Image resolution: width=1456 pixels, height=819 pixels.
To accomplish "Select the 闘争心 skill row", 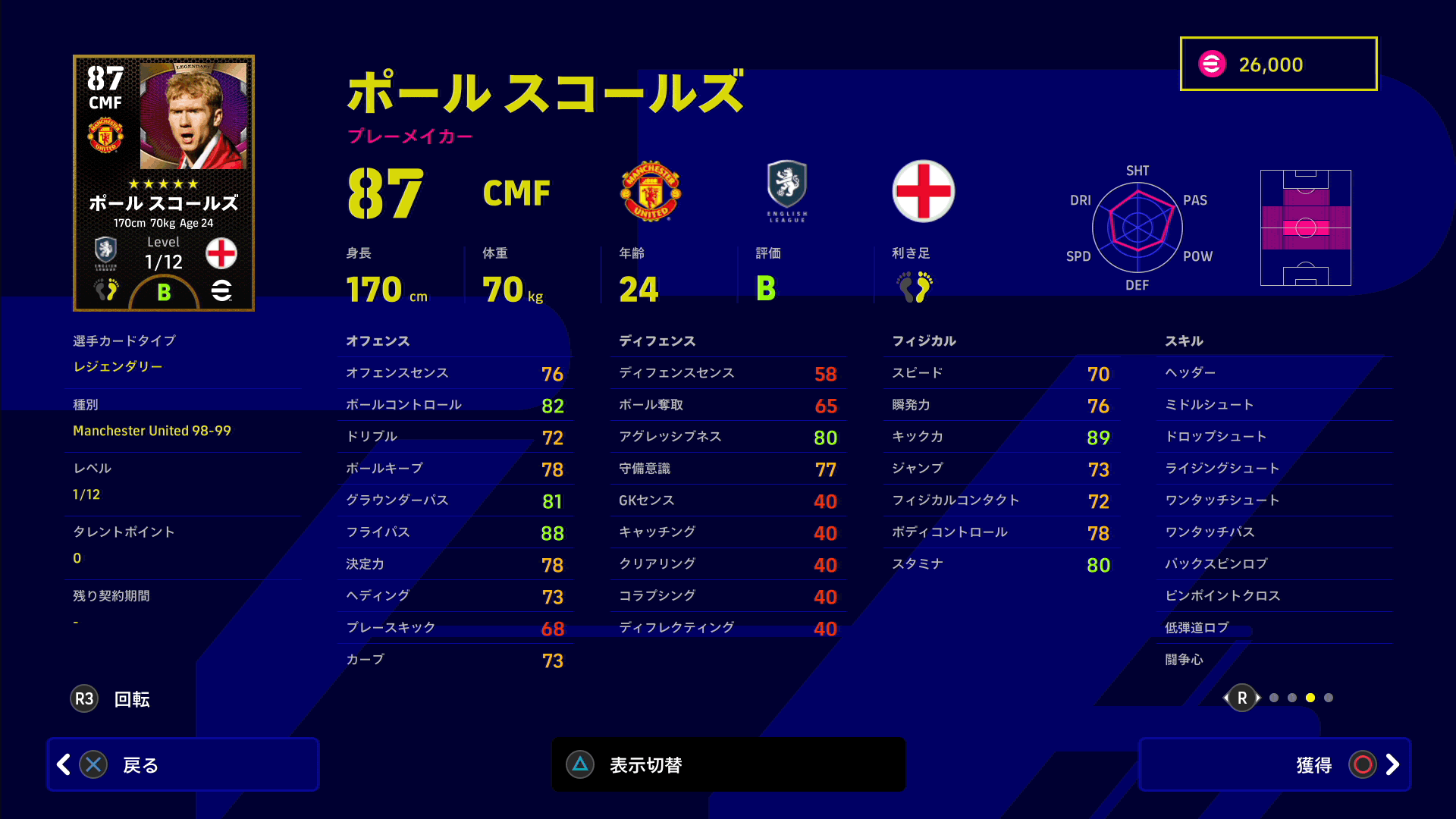I will pyautogui.click(x=1274, y=660).
